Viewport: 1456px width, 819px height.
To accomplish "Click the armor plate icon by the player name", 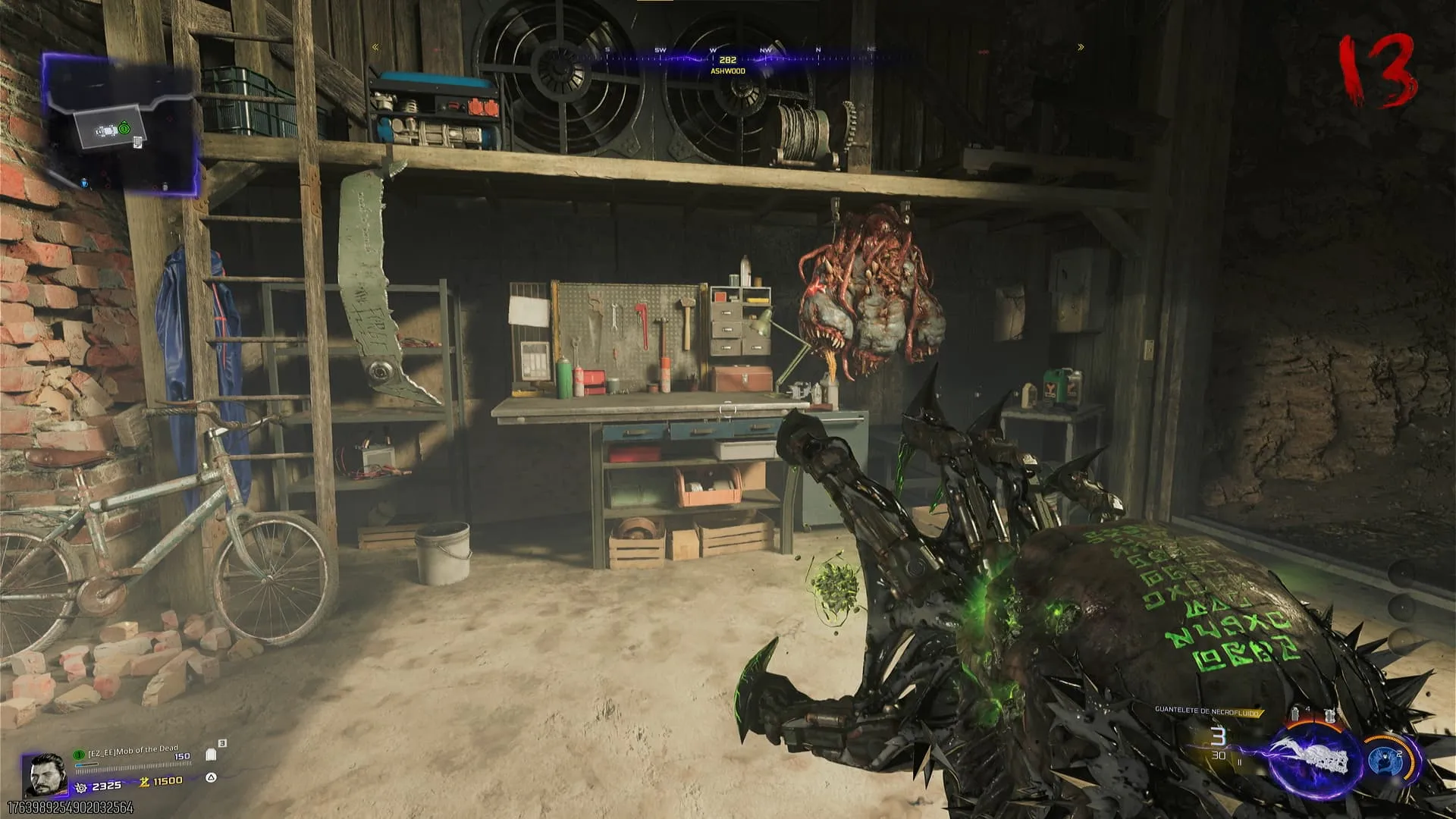I will tap(212, 755).
